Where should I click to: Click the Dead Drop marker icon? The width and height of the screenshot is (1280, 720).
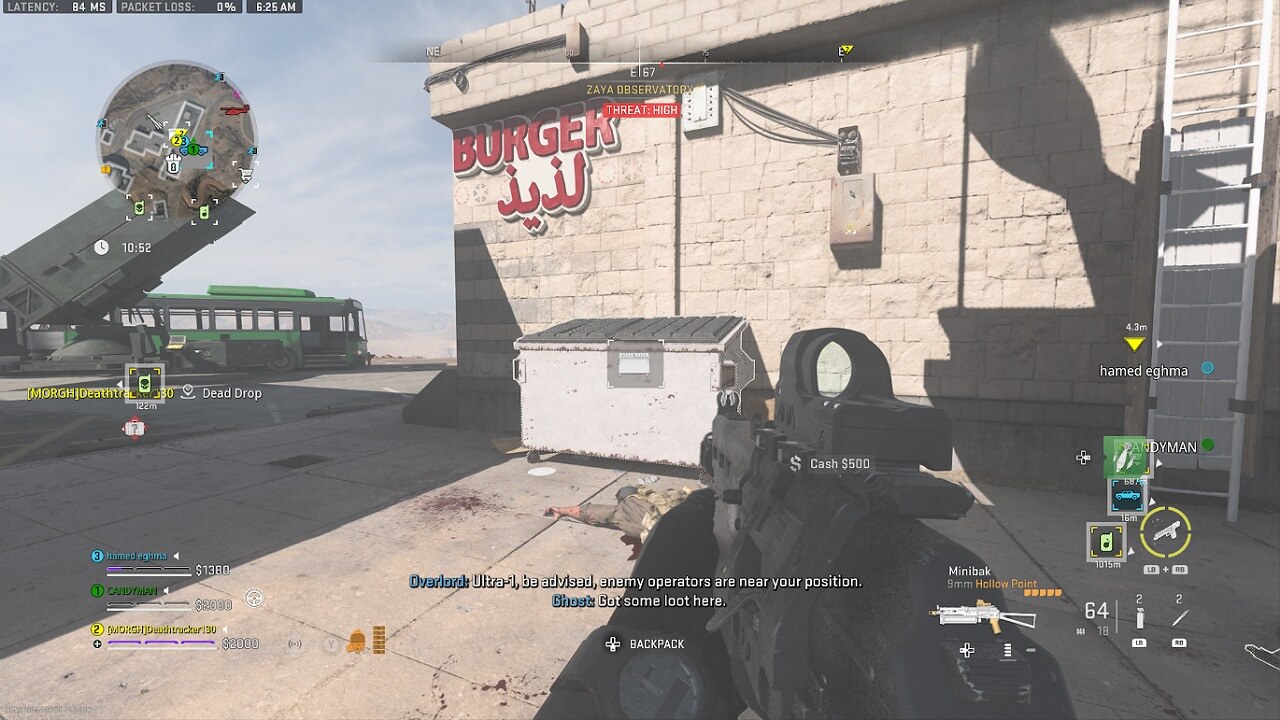click(186, 393)
